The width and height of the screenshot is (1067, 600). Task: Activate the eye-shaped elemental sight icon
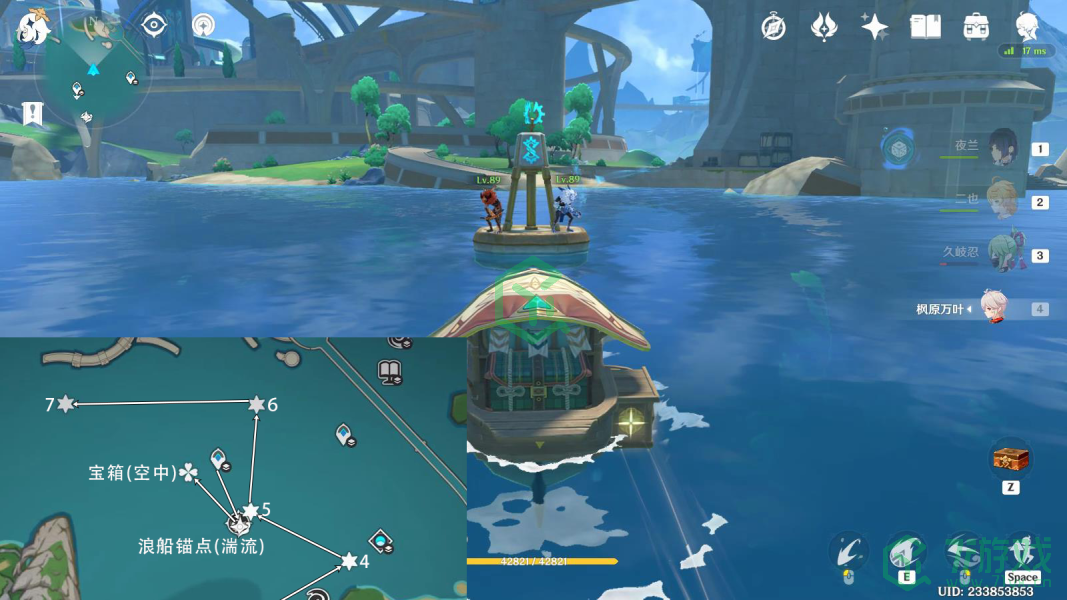pos(153,25)
